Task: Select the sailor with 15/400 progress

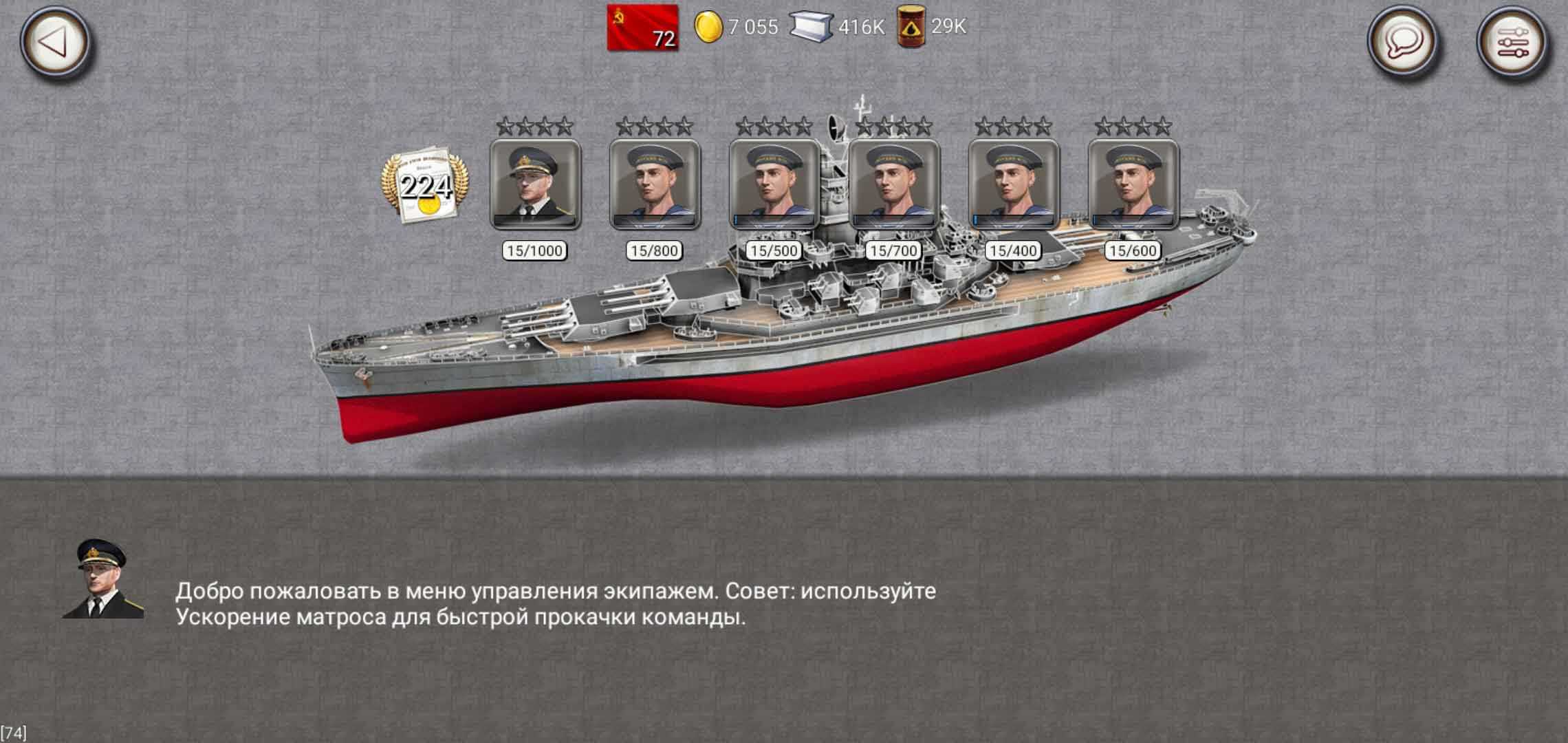Action: (1014, 184)
